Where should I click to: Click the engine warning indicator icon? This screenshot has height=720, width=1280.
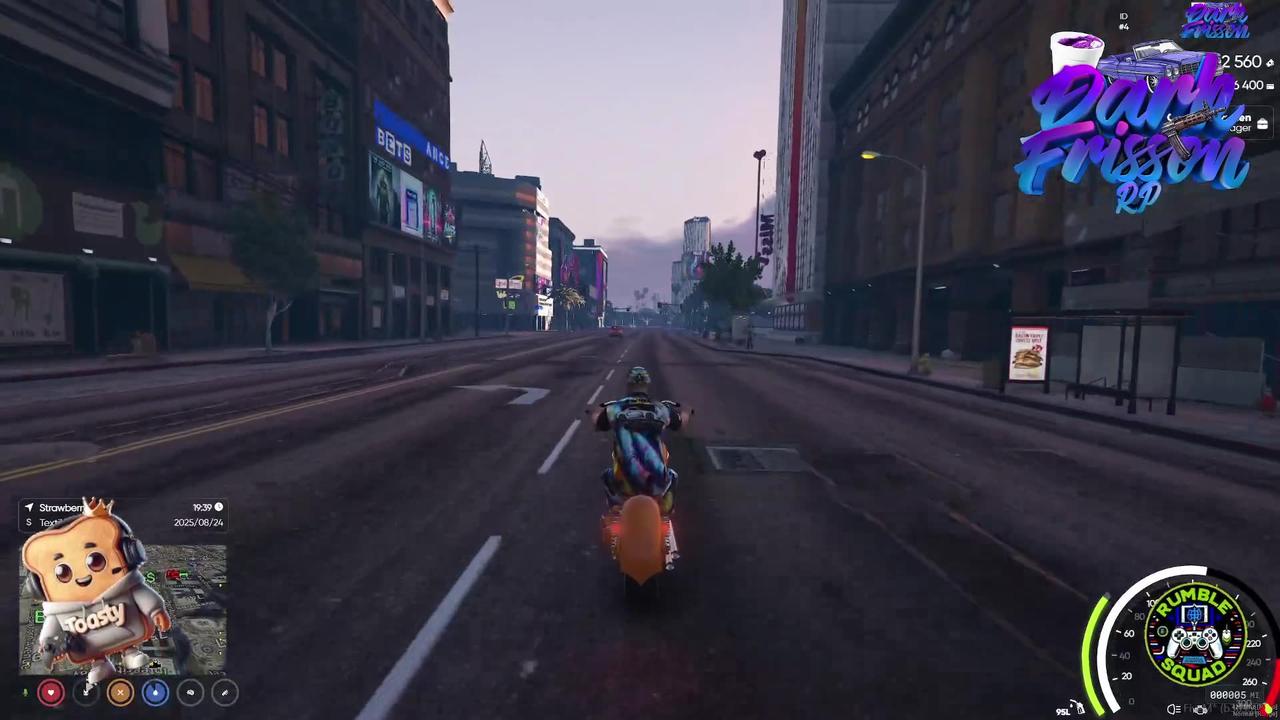pyautogui.click(x=1201, y=709)
